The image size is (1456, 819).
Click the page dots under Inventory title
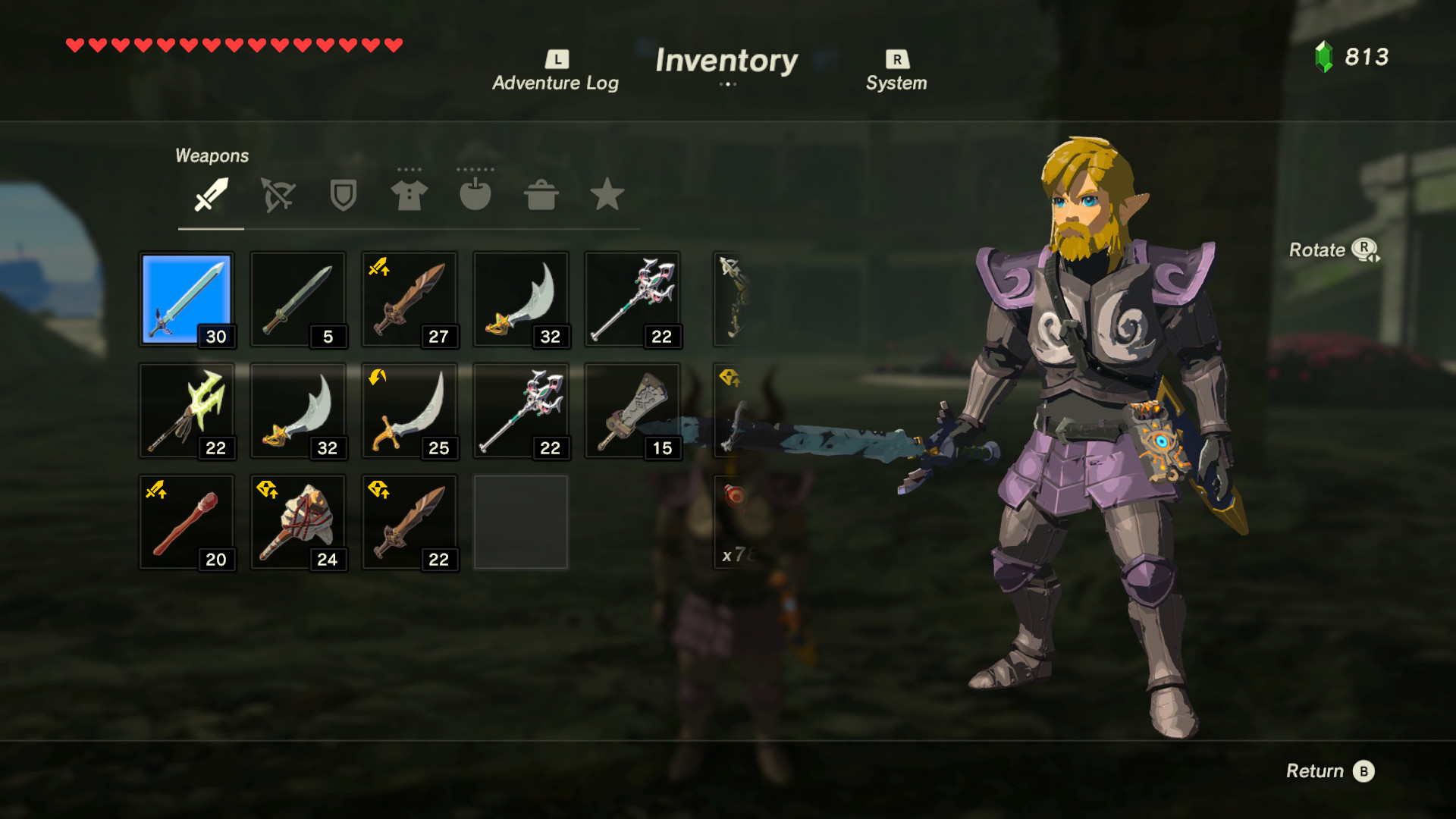pyautogui.click(x=728, y=86)
